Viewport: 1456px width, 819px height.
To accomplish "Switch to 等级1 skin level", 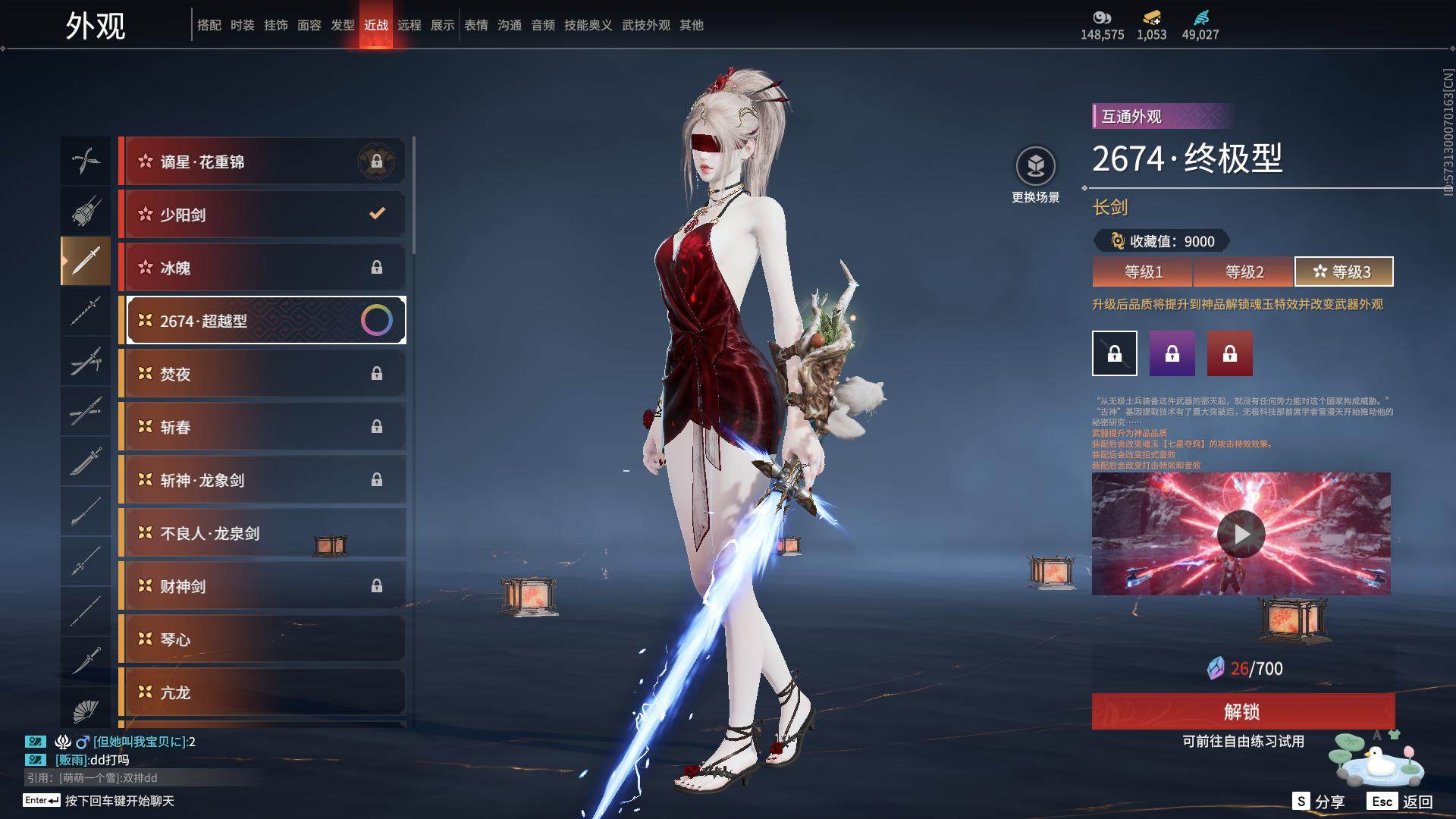I will click(1143, 271).
